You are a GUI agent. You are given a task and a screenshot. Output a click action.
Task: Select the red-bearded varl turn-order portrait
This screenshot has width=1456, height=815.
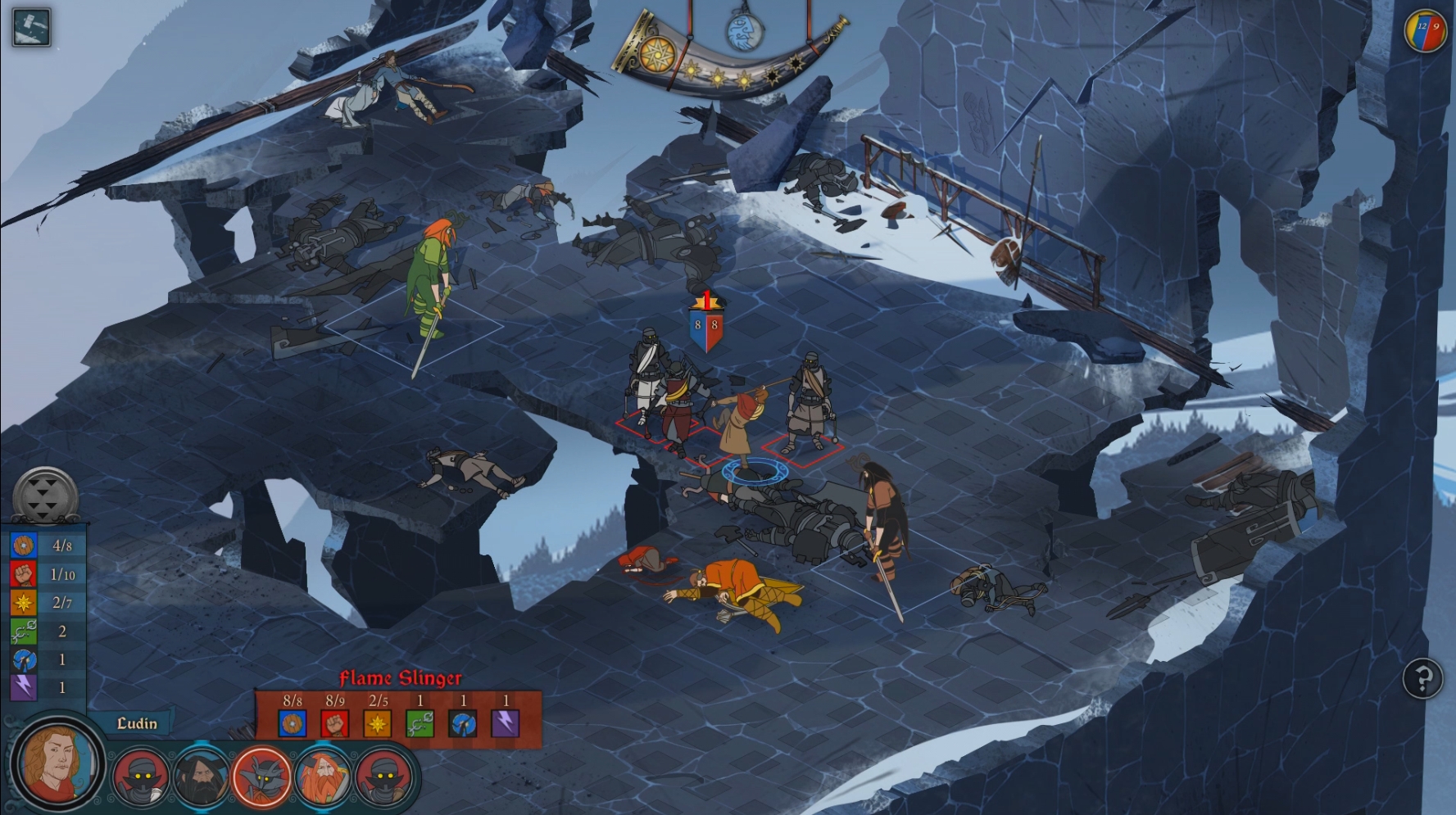[324, 777]
